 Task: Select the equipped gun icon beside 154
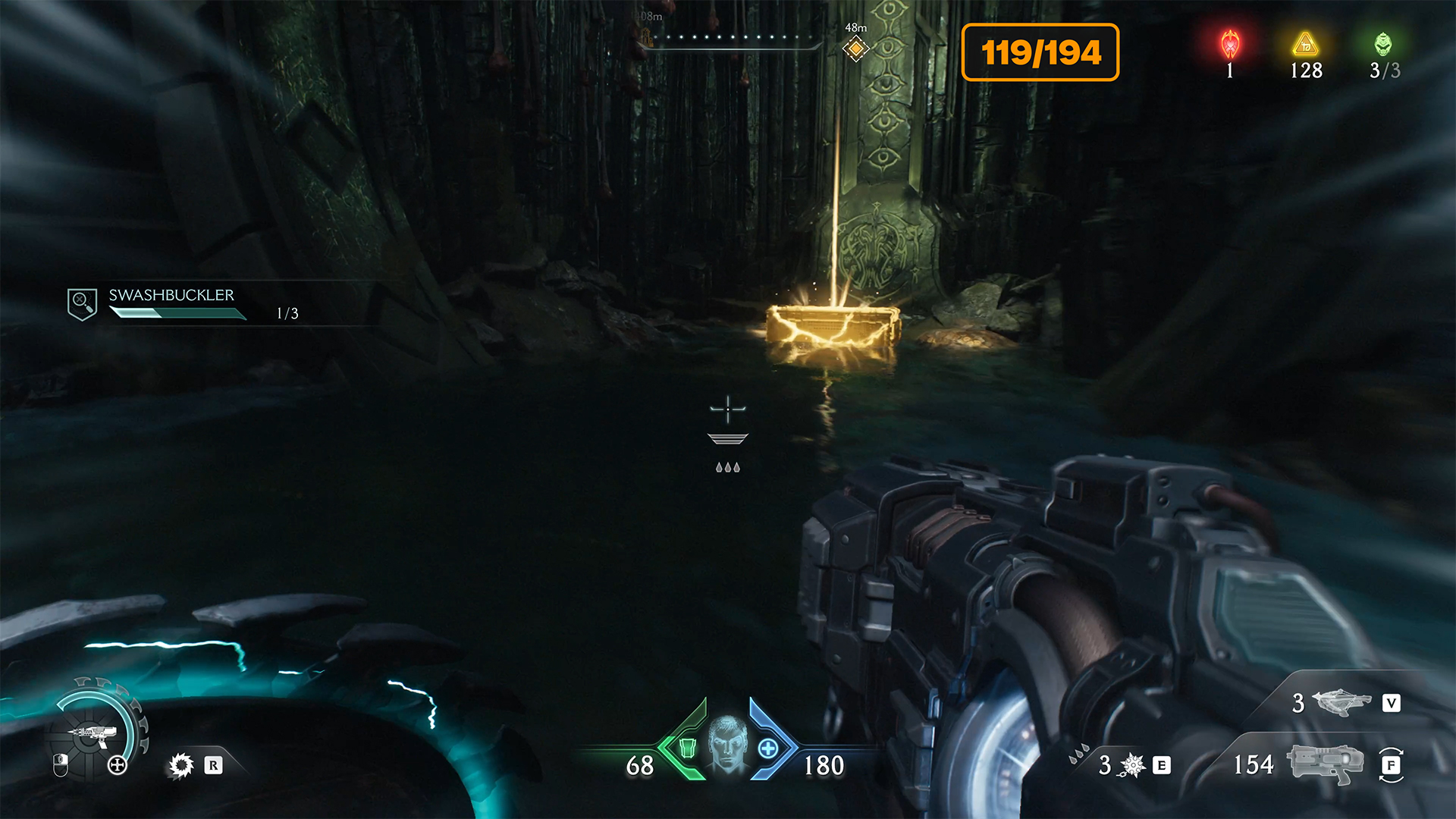1325,763
